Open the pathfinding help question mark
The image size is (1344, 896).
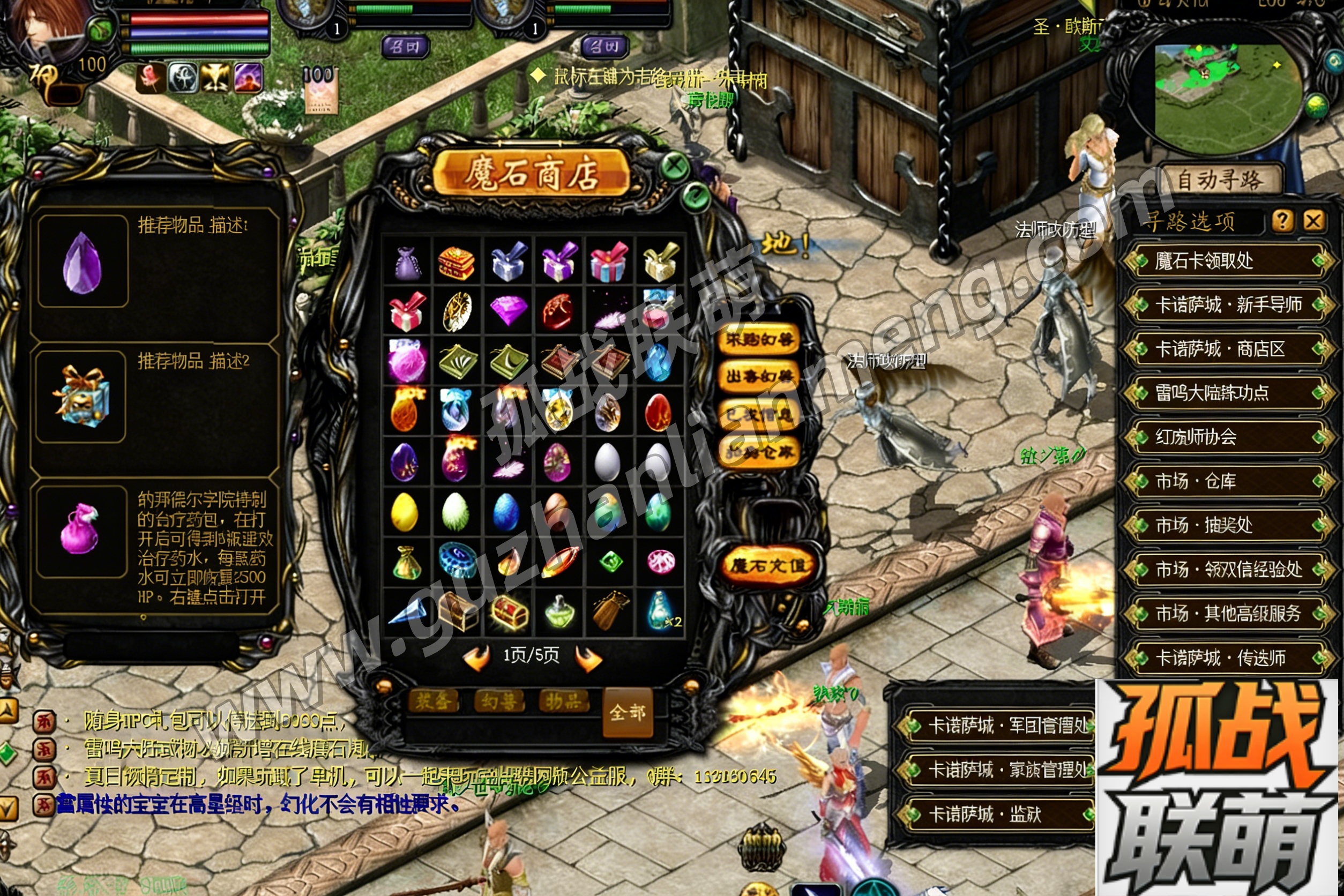(1282, 220)
